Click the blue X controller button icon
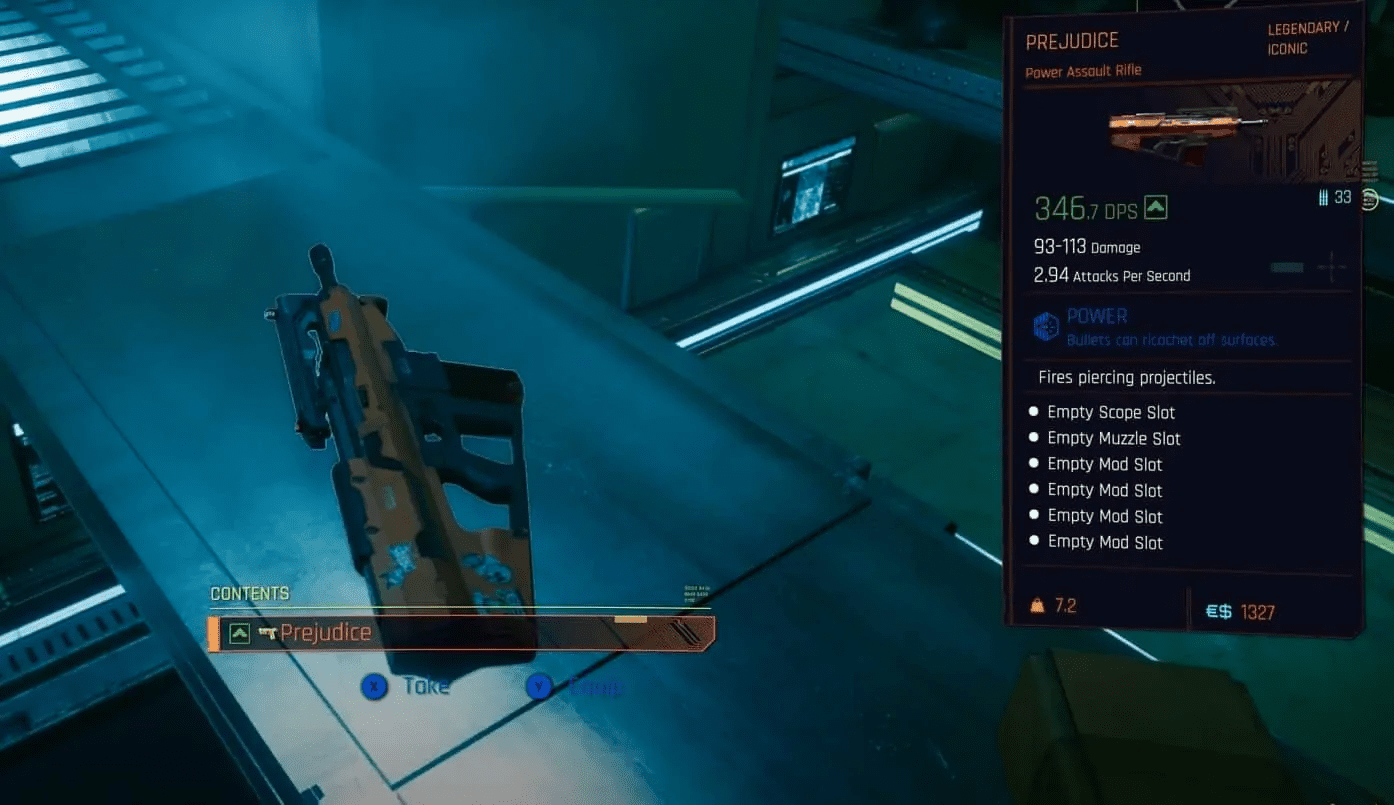This screenshot has height=805, width=1394. (375, 687)
